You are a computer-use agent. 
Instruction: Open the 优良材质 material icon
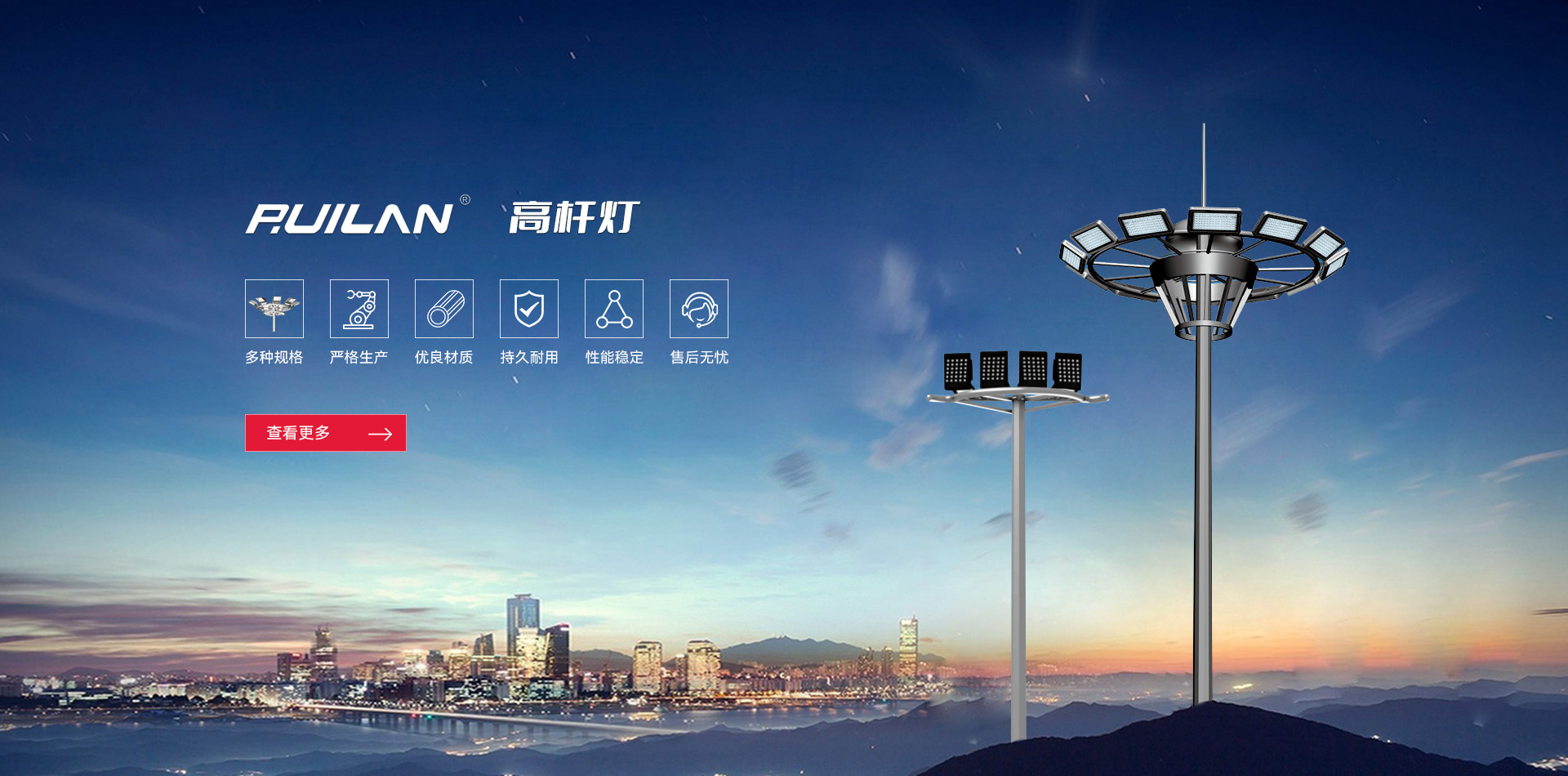coord(444,309)
